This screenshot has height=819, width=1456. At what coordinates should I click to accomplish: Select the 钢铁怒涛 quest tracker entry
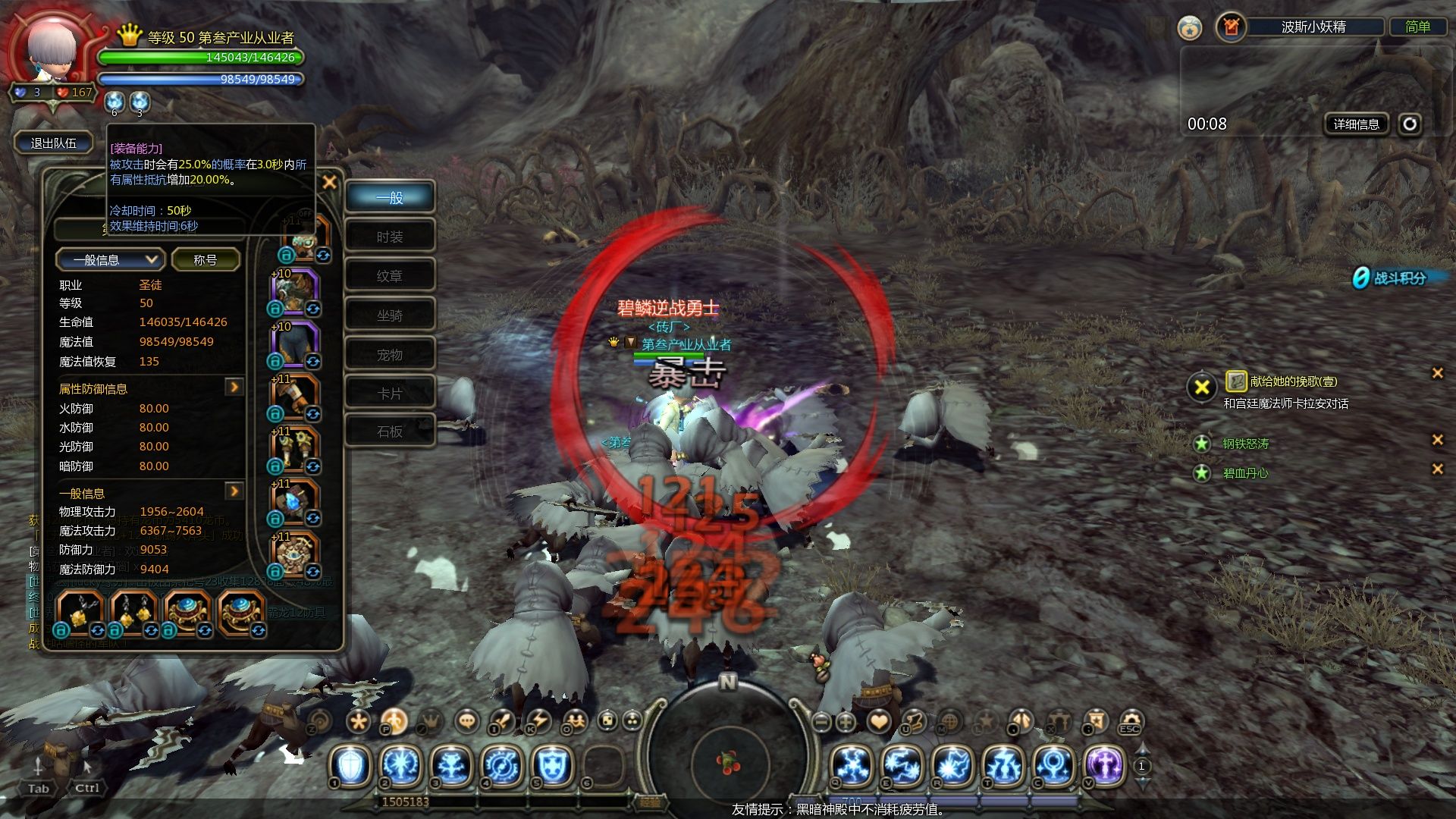pos(1245,444)
